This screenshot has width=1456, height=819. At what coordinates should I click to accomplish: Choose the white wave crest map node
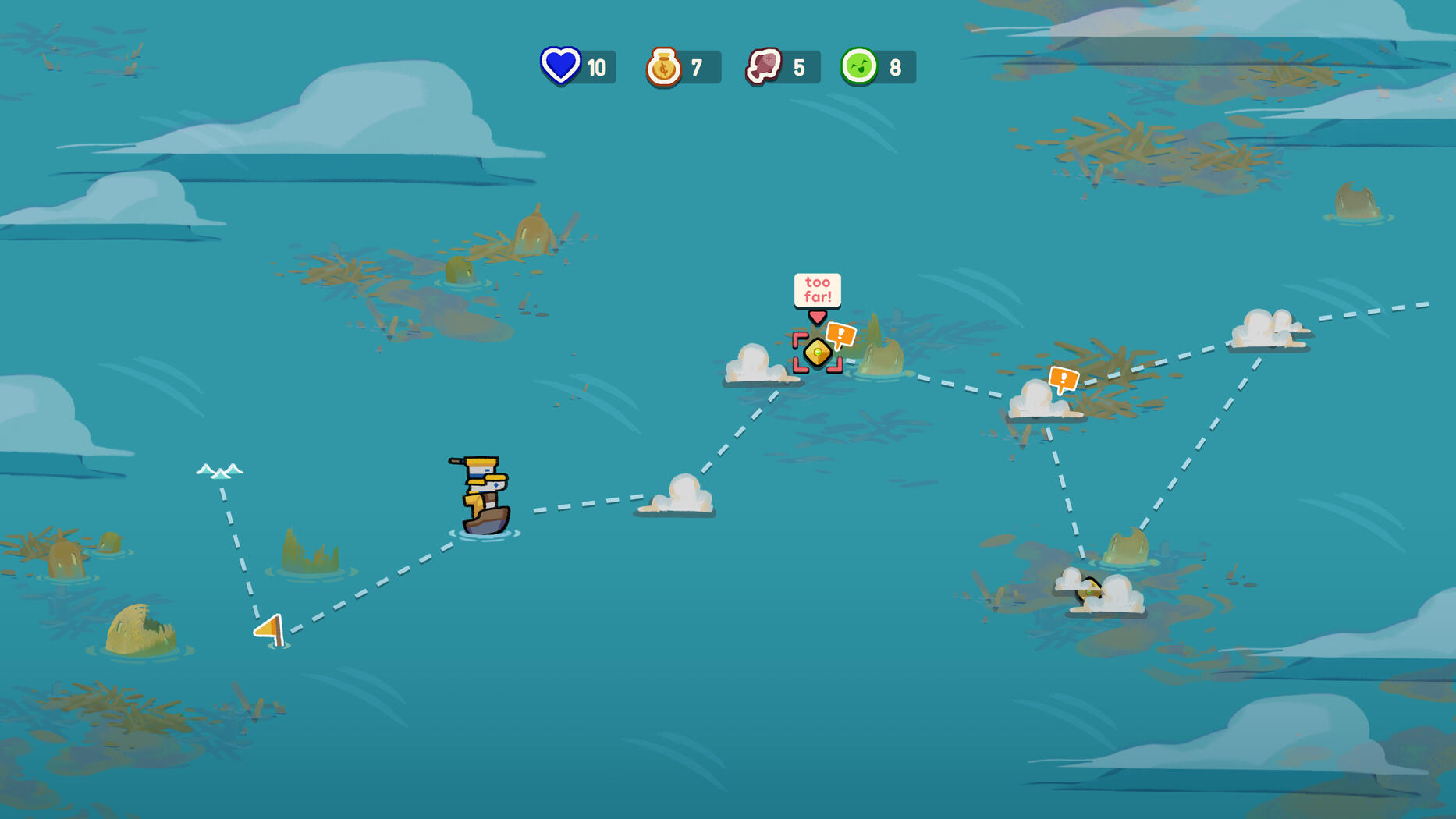tap(219, 470)
